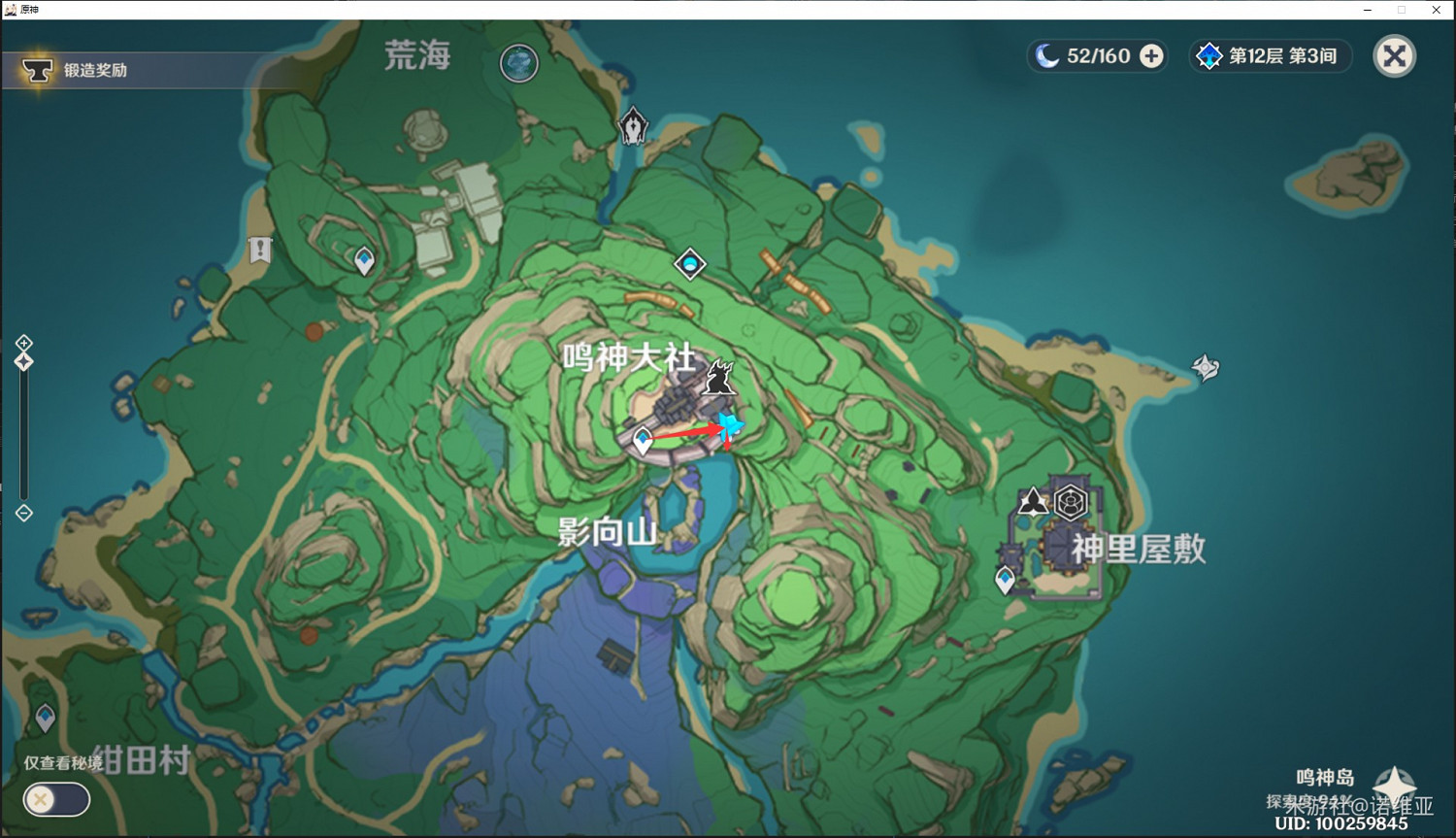Click the plus icon to zoom in map
The height and width of the screenshot is (838, 1456).
point(23,342)
